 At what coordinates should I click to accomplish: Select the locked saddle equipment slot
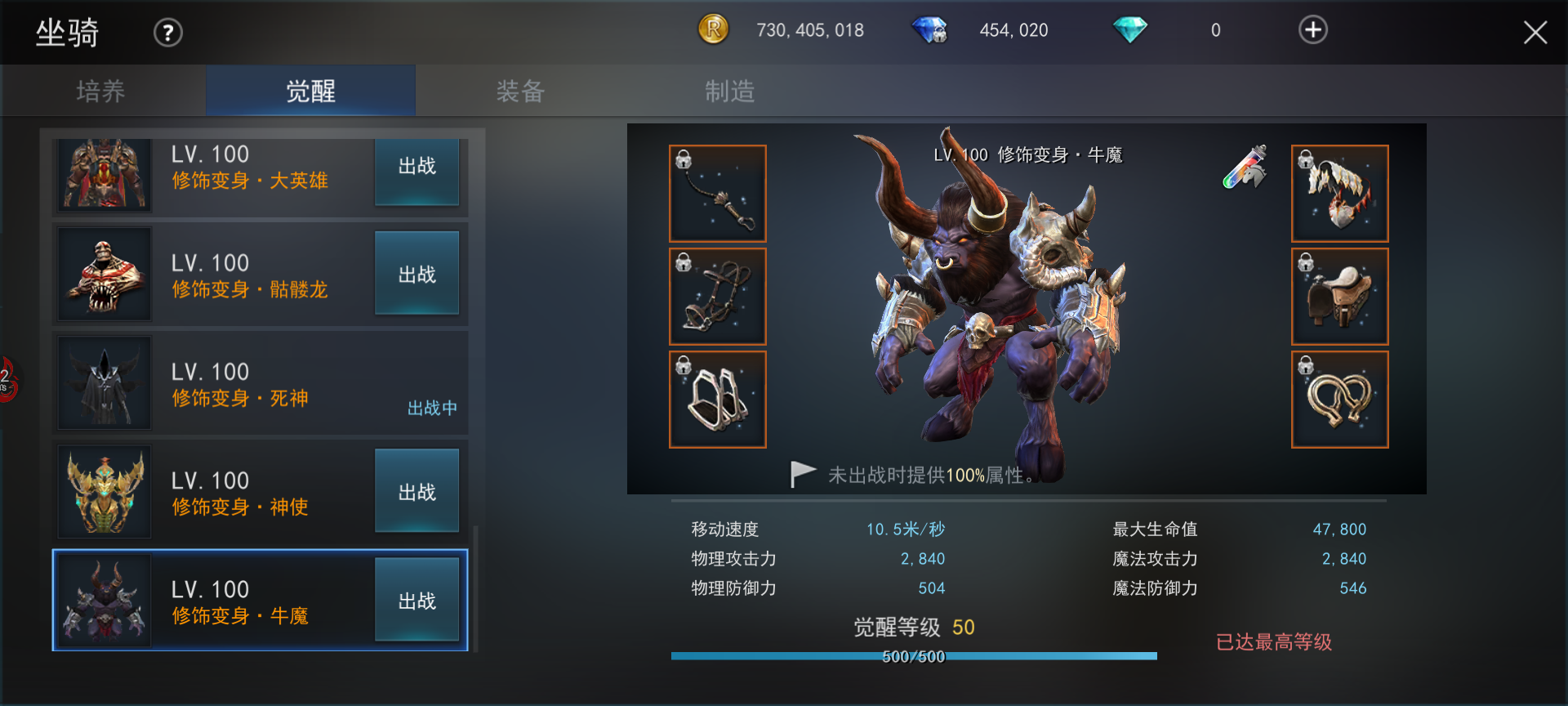point(1339,297)
